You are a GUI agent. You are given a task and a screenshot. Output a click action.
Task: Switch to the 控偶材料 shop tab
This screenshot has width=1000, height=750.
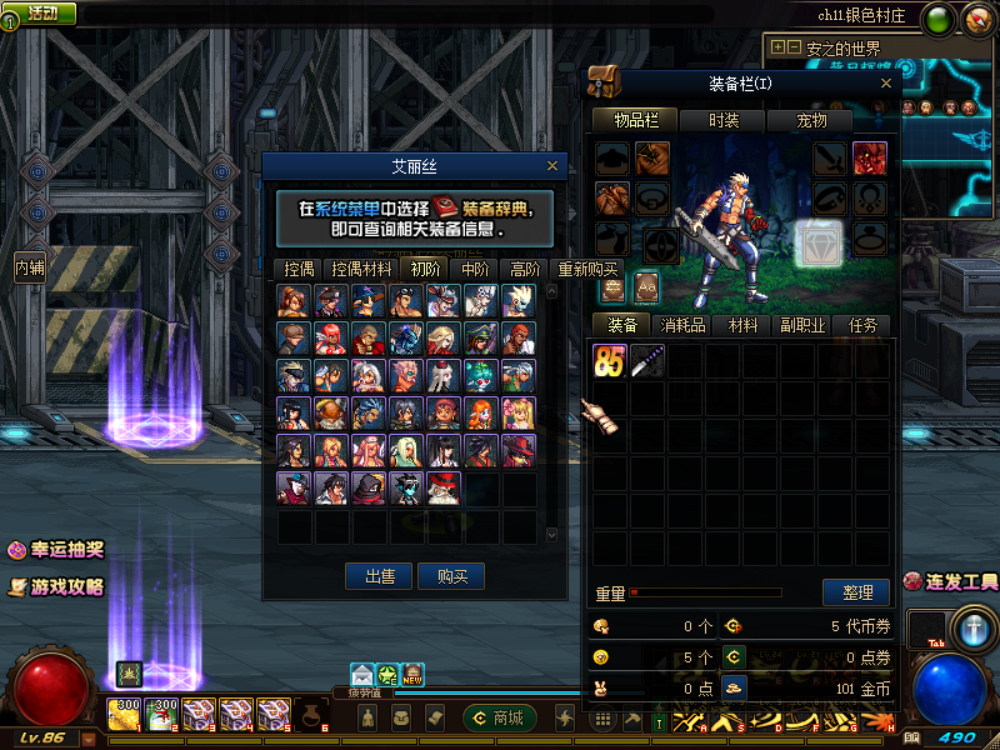(x=361, y=269)
